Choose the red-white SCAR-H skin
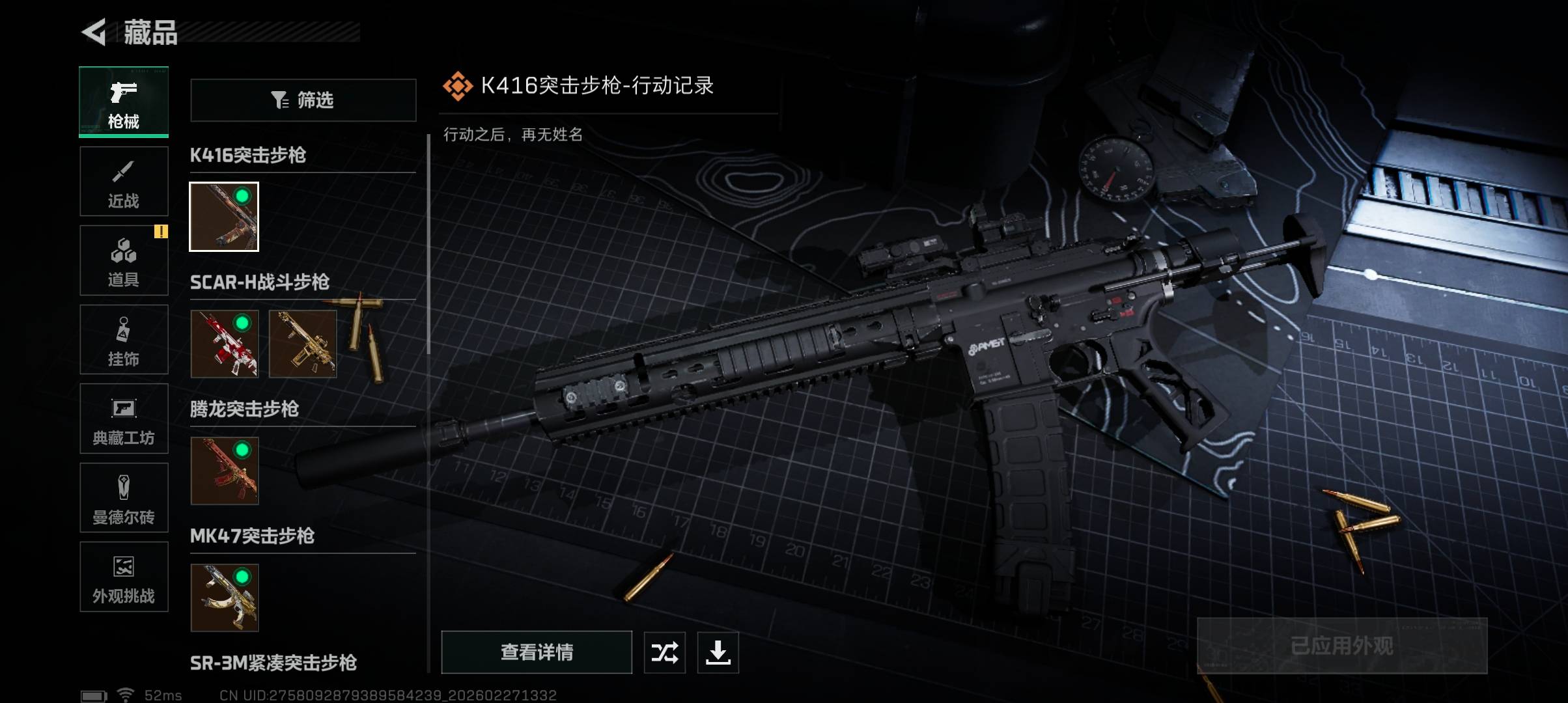The height and width of the screenshot is (703, 1568). 224,344
